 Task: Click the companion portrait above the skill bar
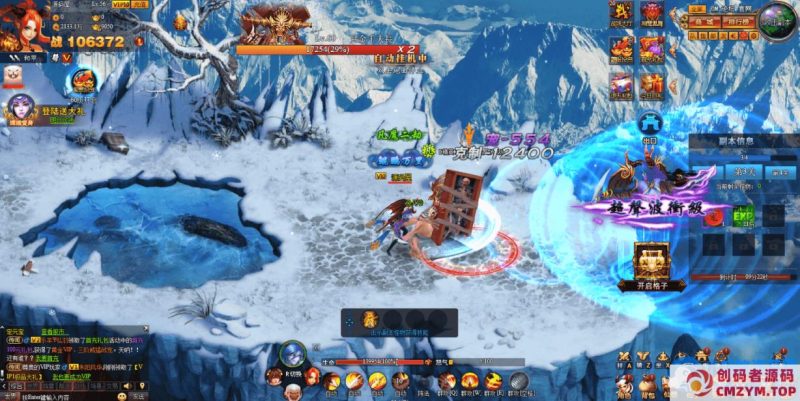pyautogui.click(x=293, y=353)
